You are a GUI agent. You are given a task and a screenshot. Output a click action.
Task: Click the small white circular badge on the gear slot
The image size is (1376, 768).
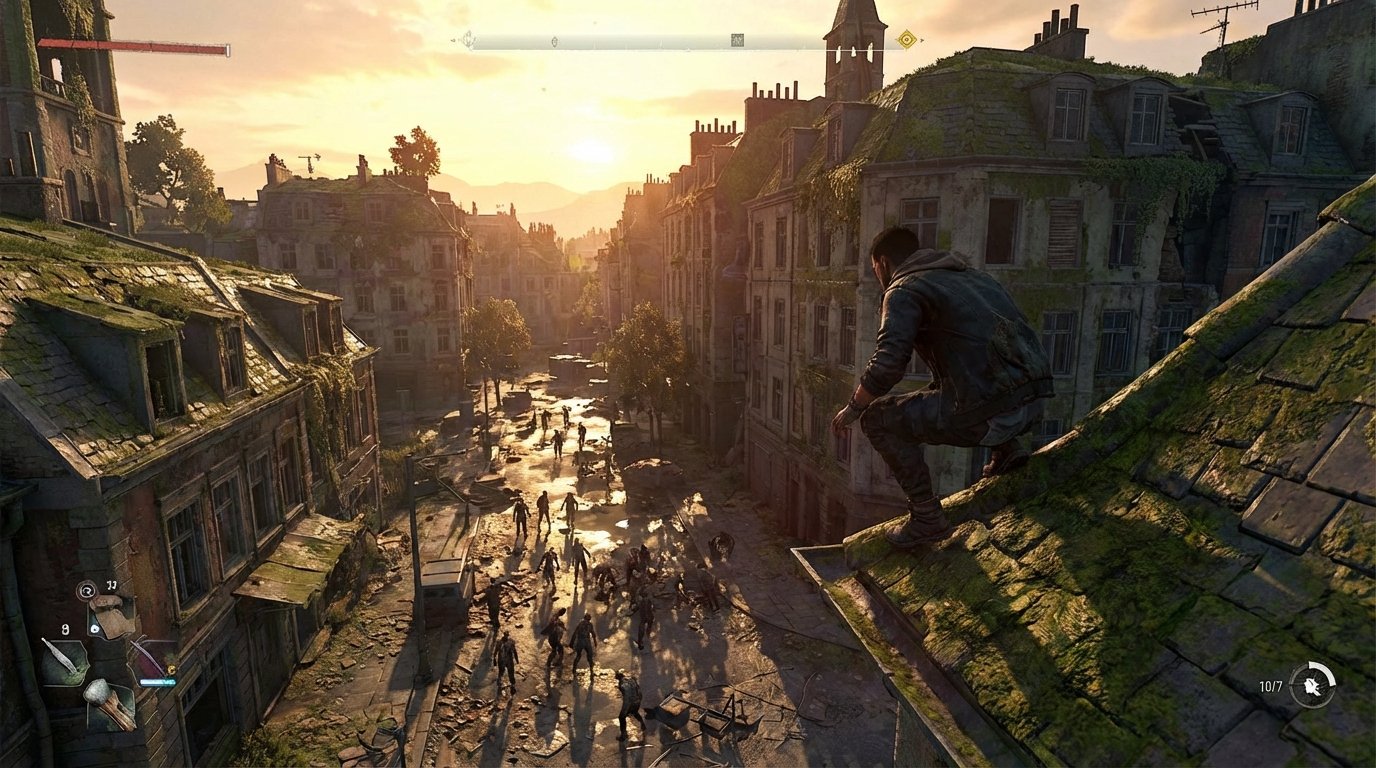click(94, 630)
